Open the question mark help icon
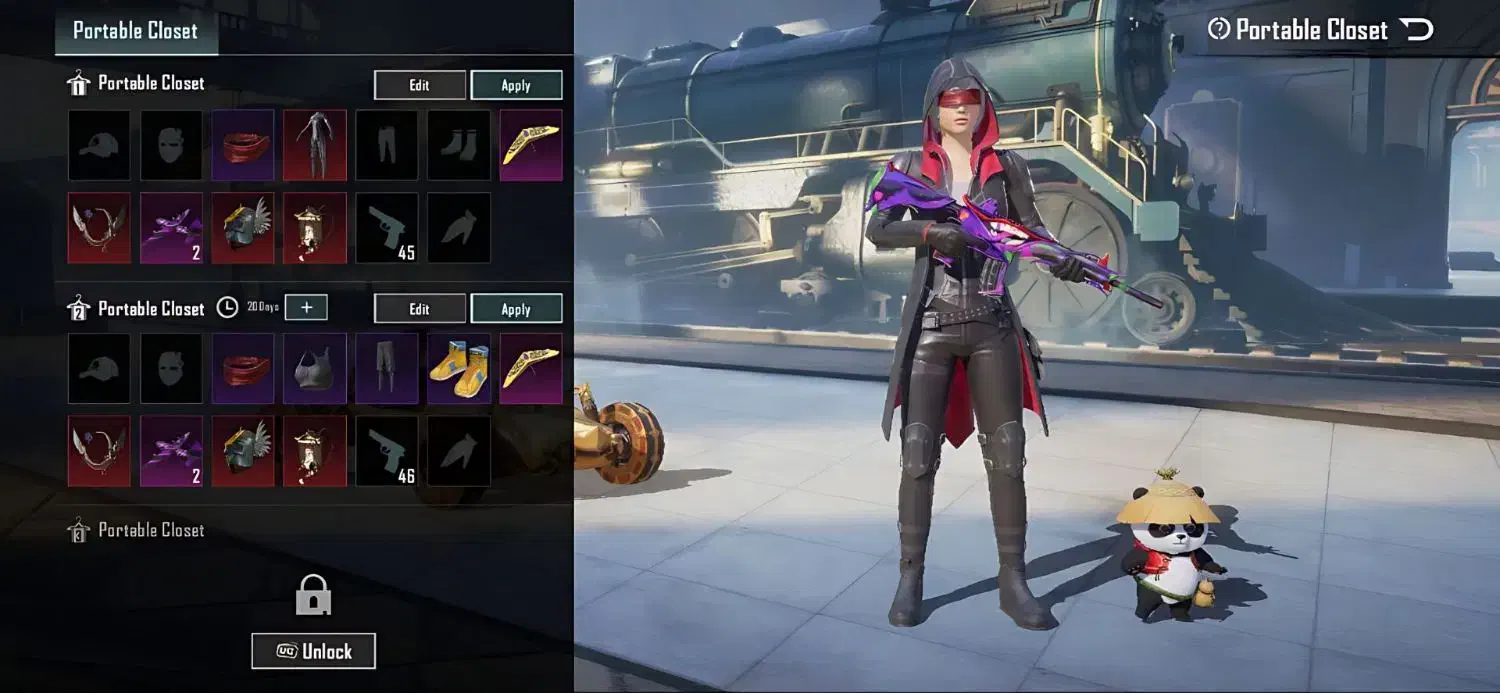The width and height of the screenshot is (1500, 693). tap(1218, 30)
